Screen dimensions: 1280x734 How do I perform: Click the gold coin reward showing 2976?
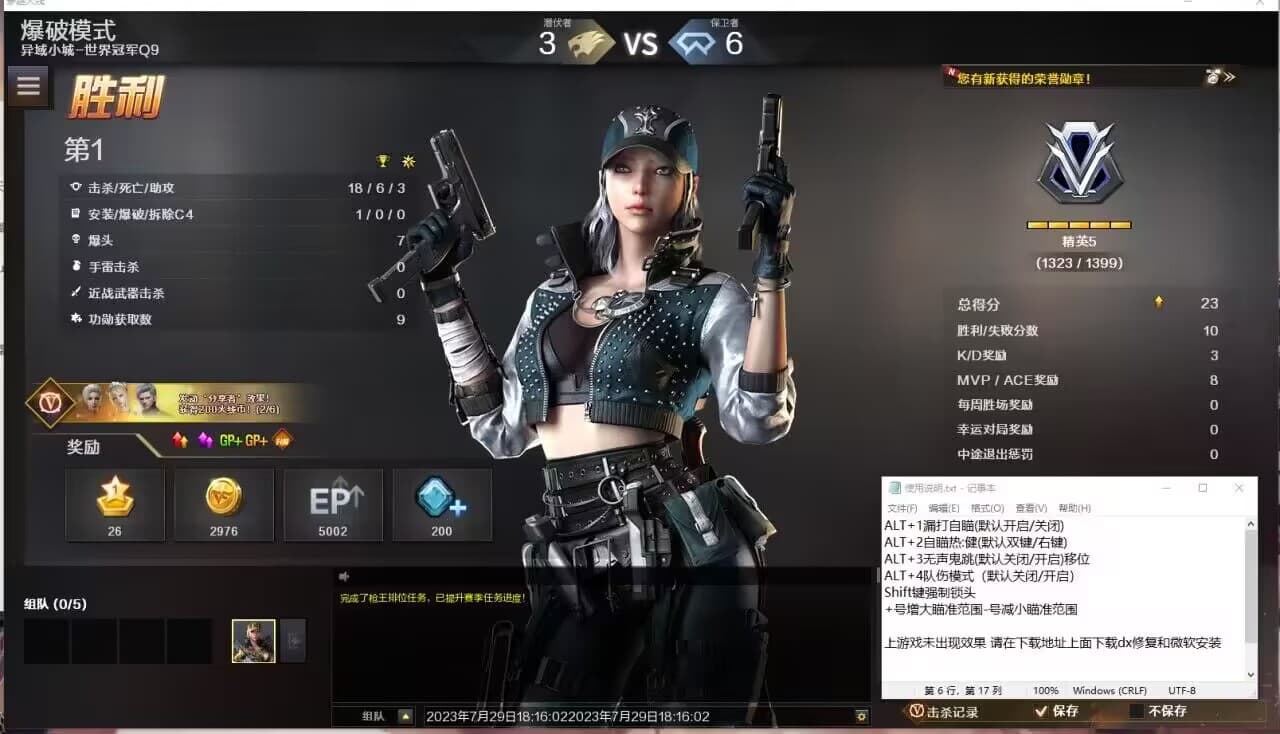tap(224, 504)
